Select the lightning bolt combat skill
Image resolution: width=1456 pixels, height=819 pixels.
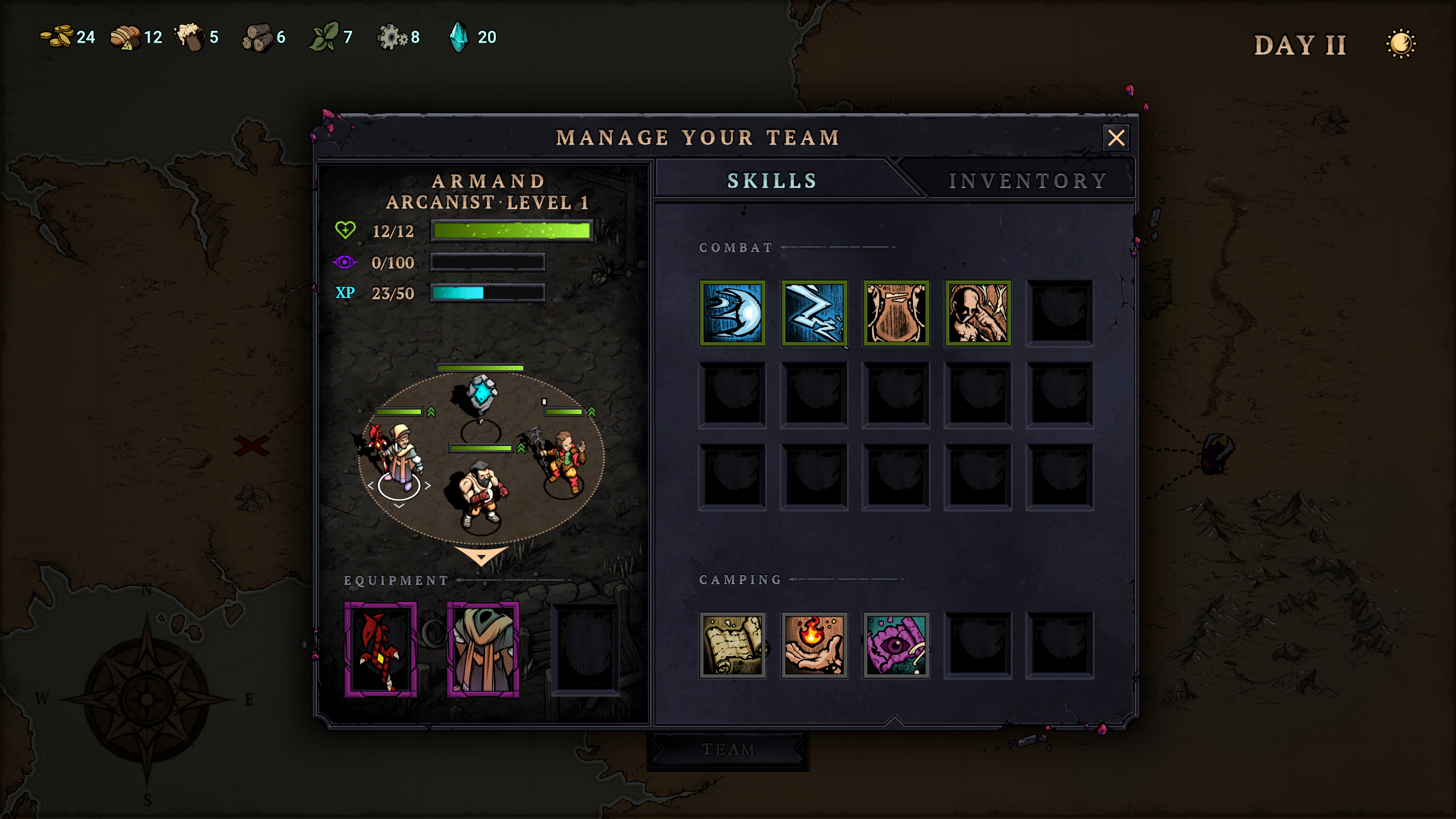pos(815,315)
